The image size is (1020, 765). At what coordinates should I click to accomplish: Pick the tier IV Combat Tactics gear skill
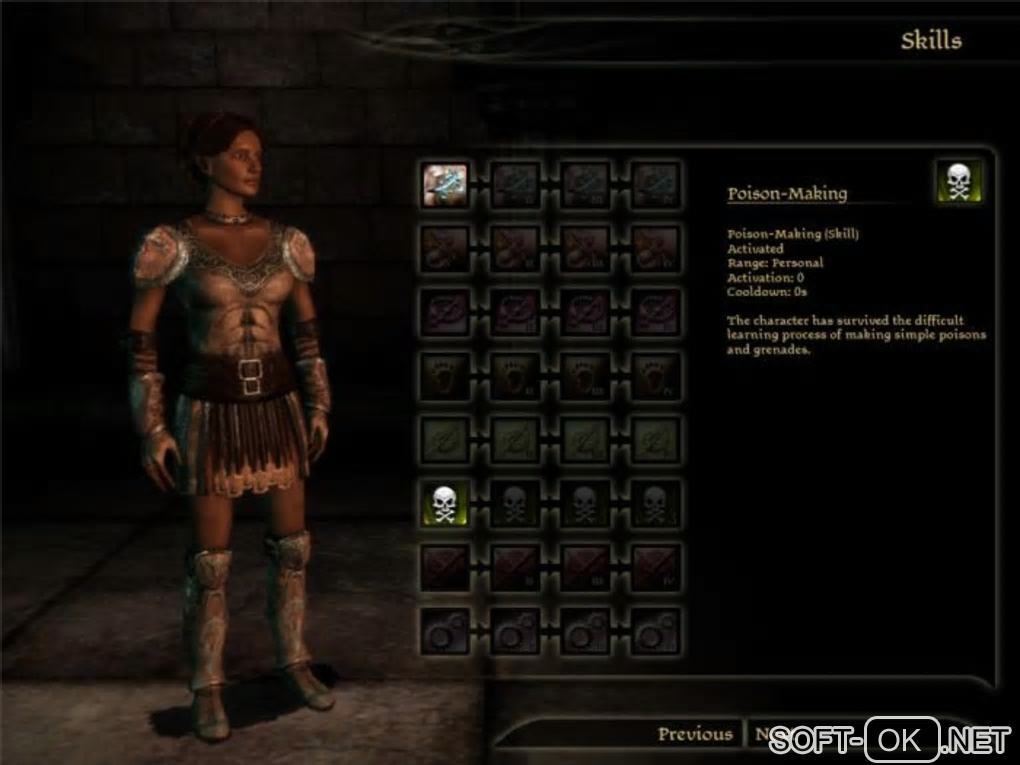(656, 630)
